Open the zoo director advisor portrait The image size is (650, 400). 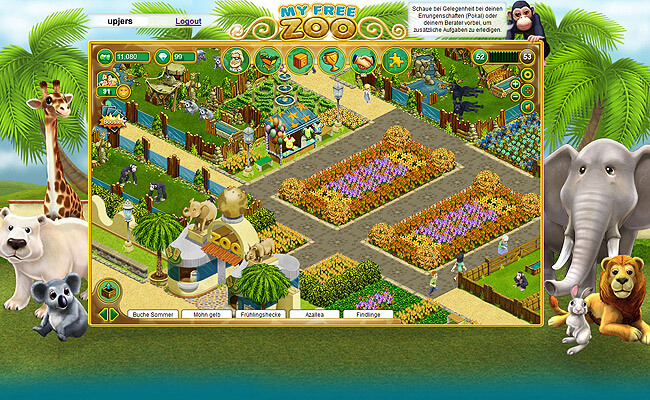pos(235,59)
